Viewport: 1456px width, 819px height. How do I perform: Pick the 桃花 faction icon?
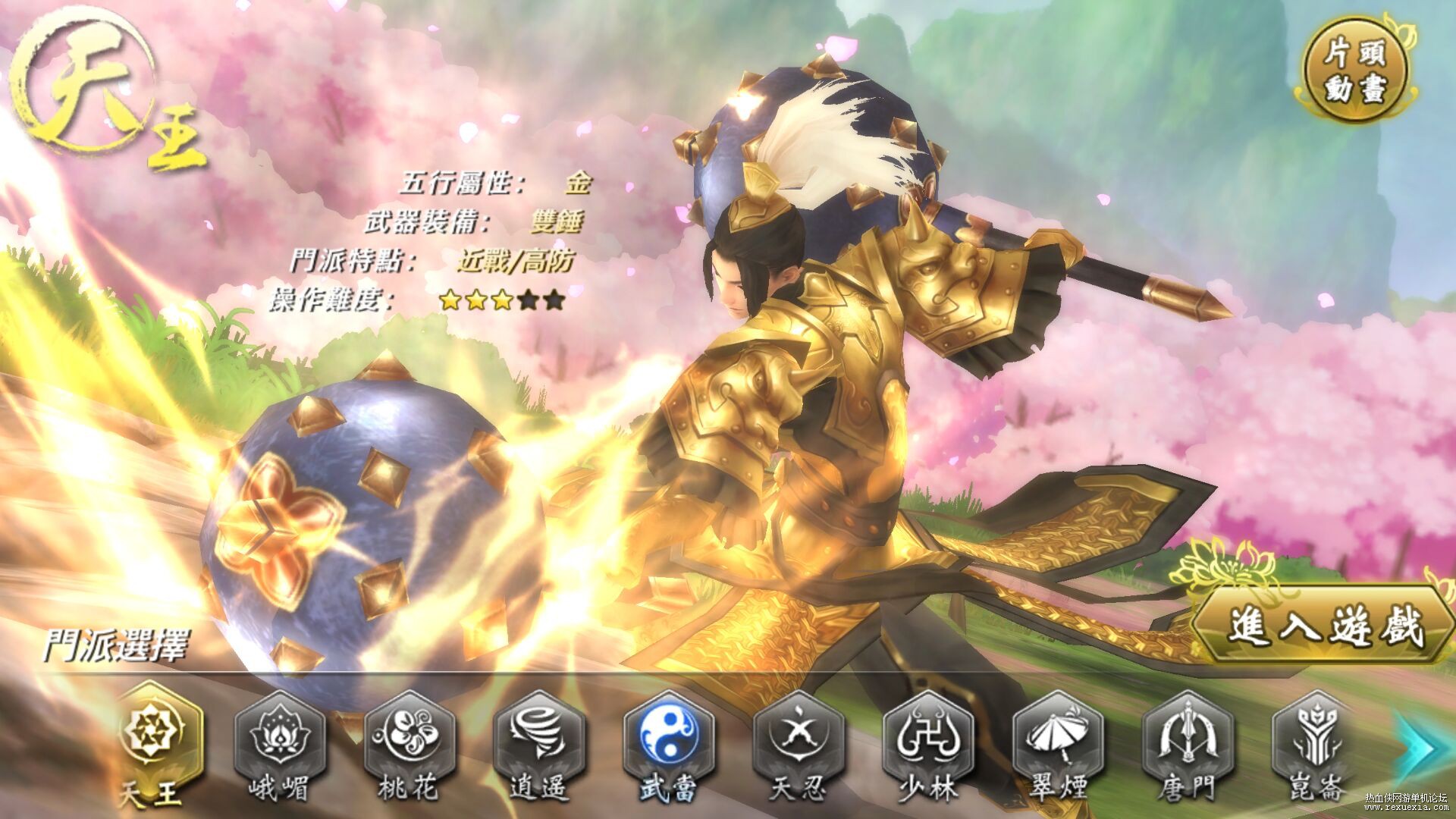pyautogui.click(x=409, y=733)
